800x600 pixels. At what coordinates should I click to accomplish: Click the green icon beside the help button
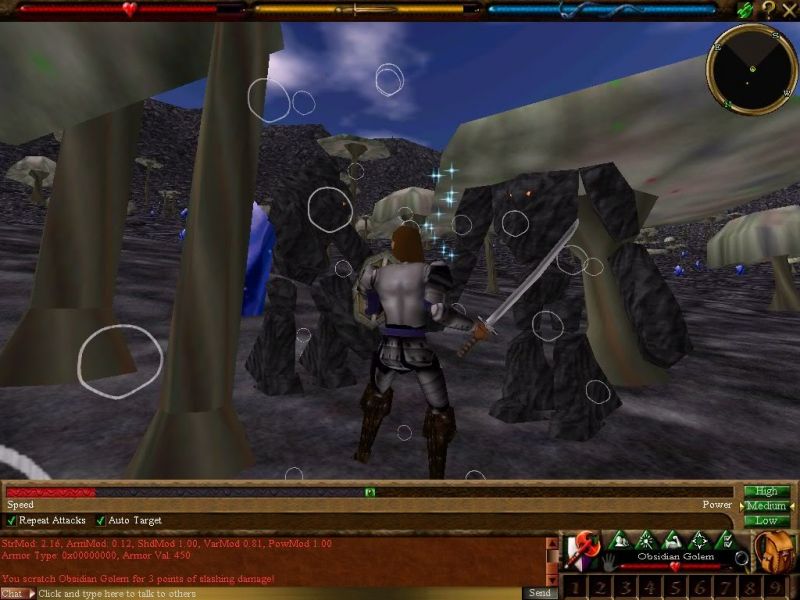pyautogui.click(x=745, y=9)
